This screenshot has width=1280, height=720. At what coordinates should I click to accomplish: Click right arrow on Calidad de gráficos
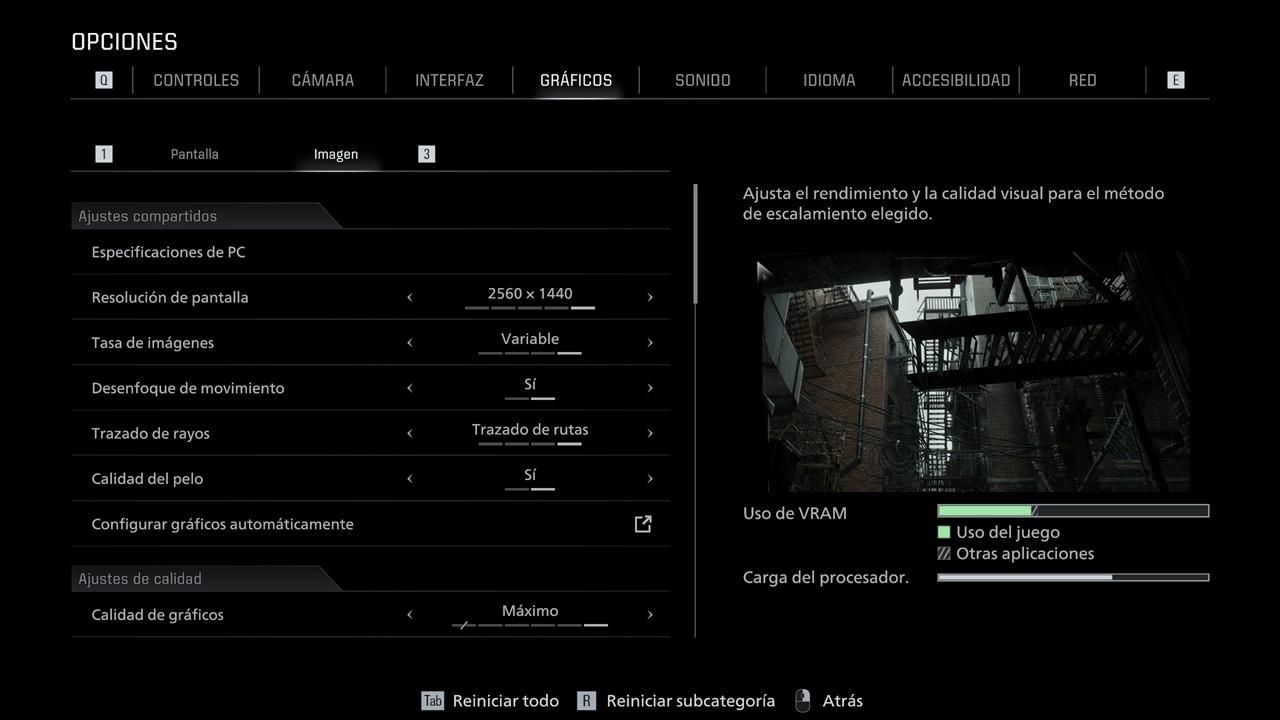point(650,614)
